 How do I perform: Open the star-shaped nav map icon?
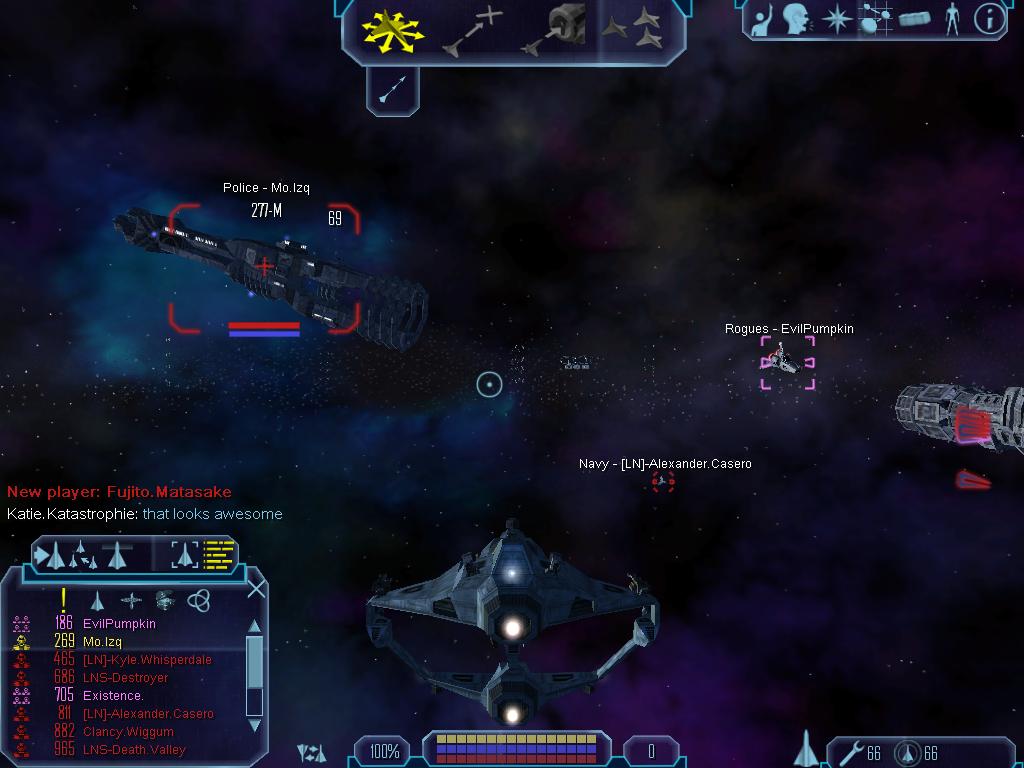(x=836, y=19)
